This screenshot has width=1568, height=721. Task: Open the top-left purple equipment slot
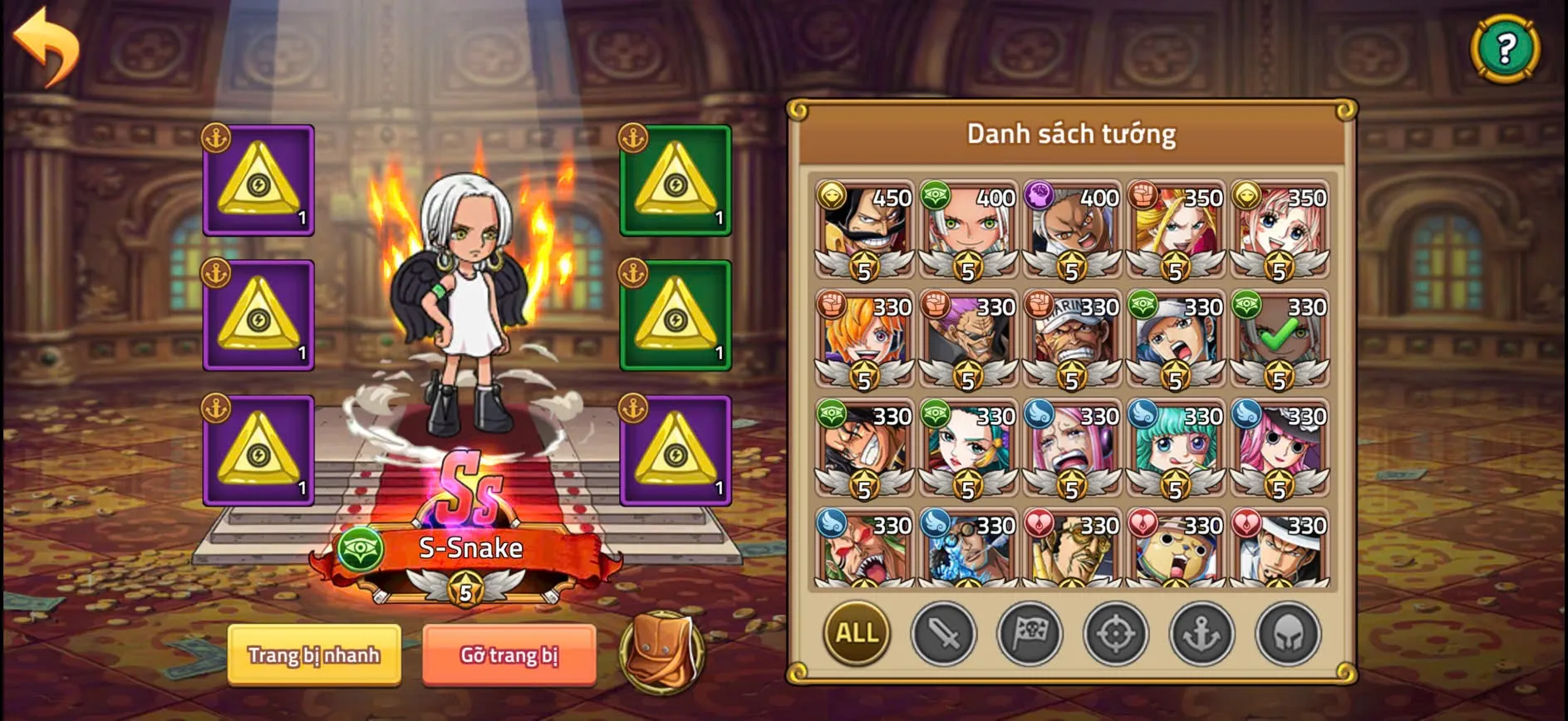[x=258, y=181]
